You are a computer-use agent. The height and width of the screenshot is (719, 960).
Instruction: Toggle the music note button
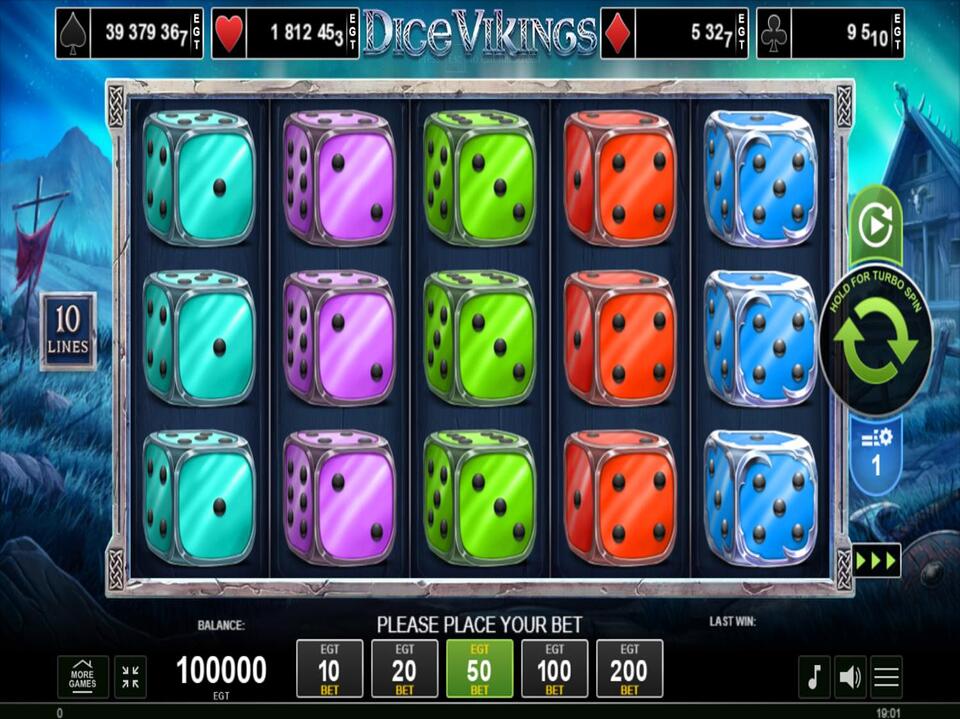click(x=813, y=677)
